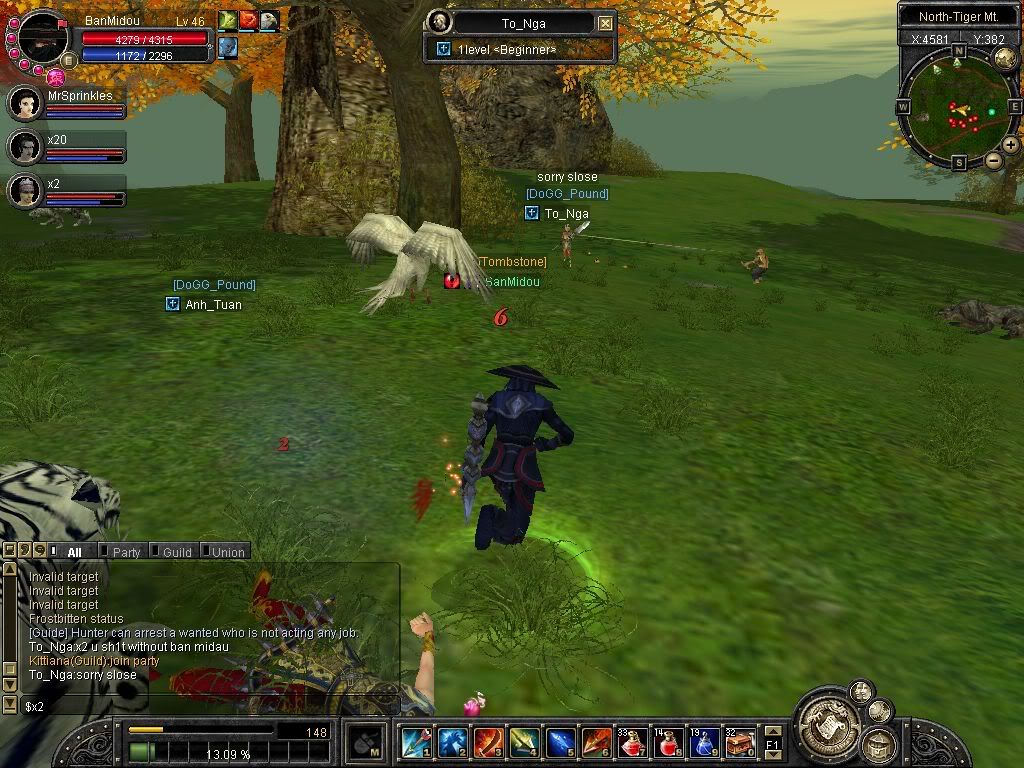Screen dimensions: 1024x768
Task: Click the chat message input field
Action: point(200,706)
